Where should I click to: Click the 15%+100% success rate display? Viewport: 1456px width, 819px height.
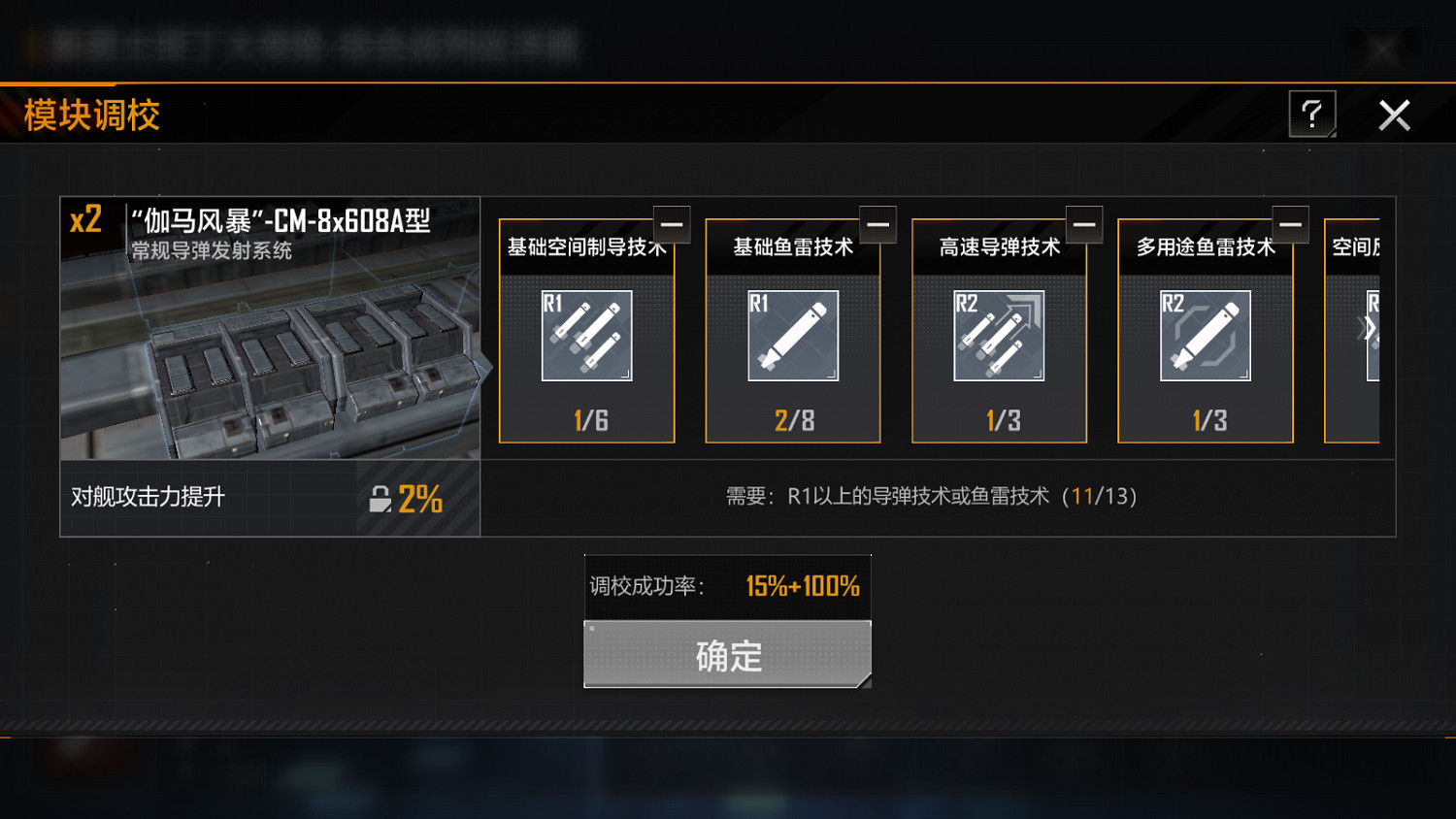(x=803, y=585)
